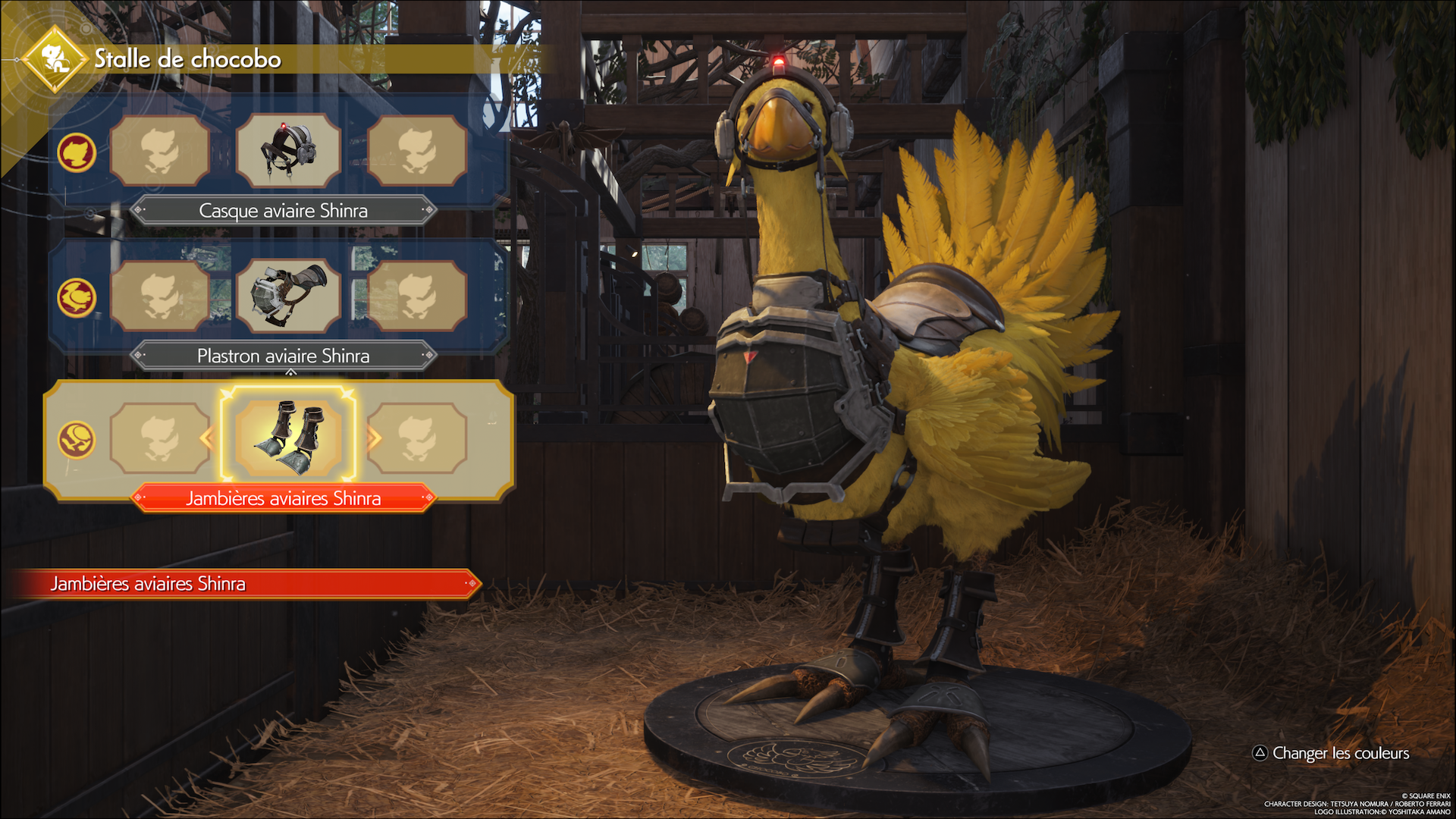Screen dimensions: 1456x819
Task: Select the Casque aviaire Shinra helmet slot
Action: 288,150
